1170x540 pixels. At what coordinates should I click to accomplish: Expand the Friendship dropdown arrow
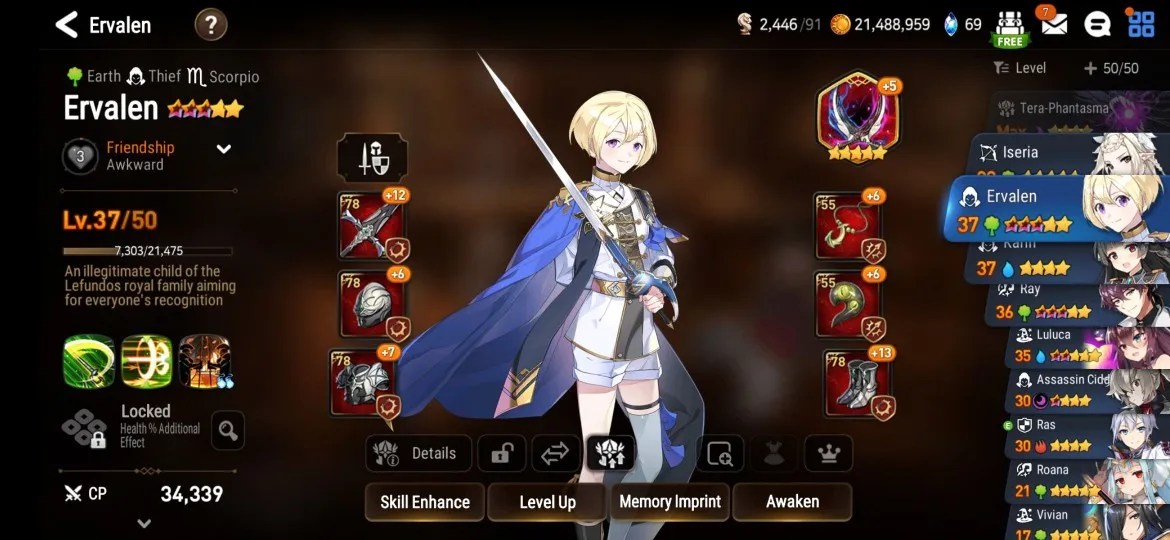click(x=224, y=149)
